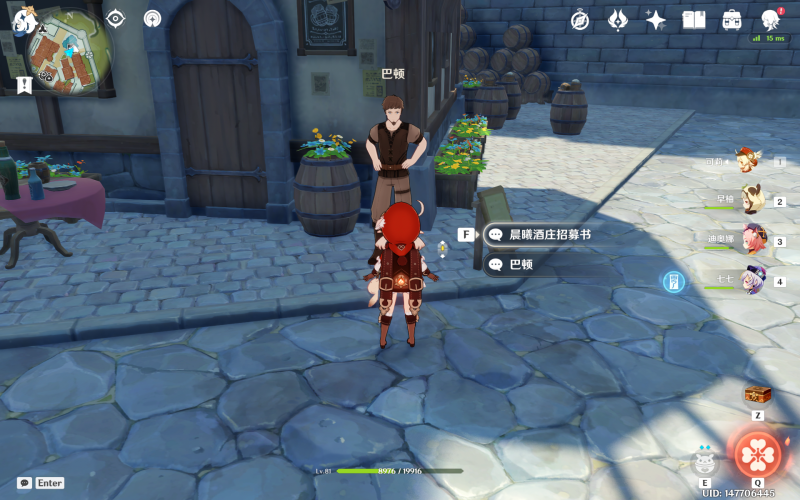
Task: Activate the eye-shaped elemental sight icon
Action: tap(116, 18)
